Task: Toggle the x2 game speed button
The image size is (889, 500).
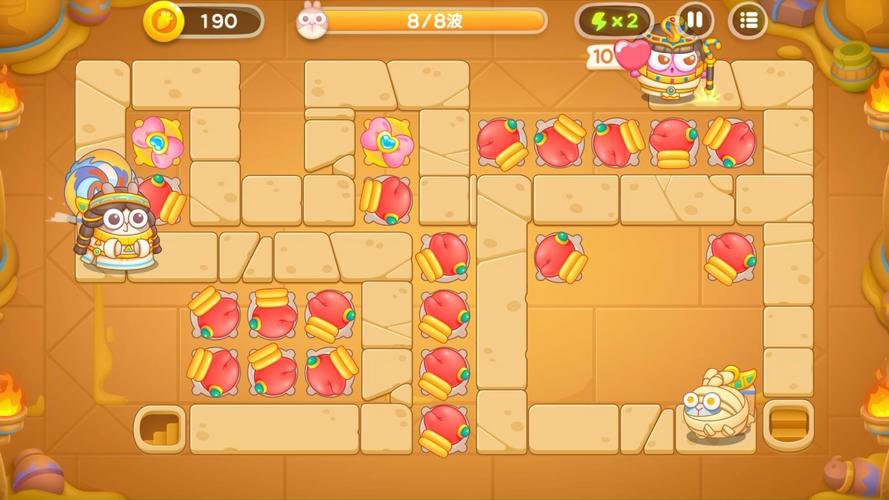Action: click(614, 20)
